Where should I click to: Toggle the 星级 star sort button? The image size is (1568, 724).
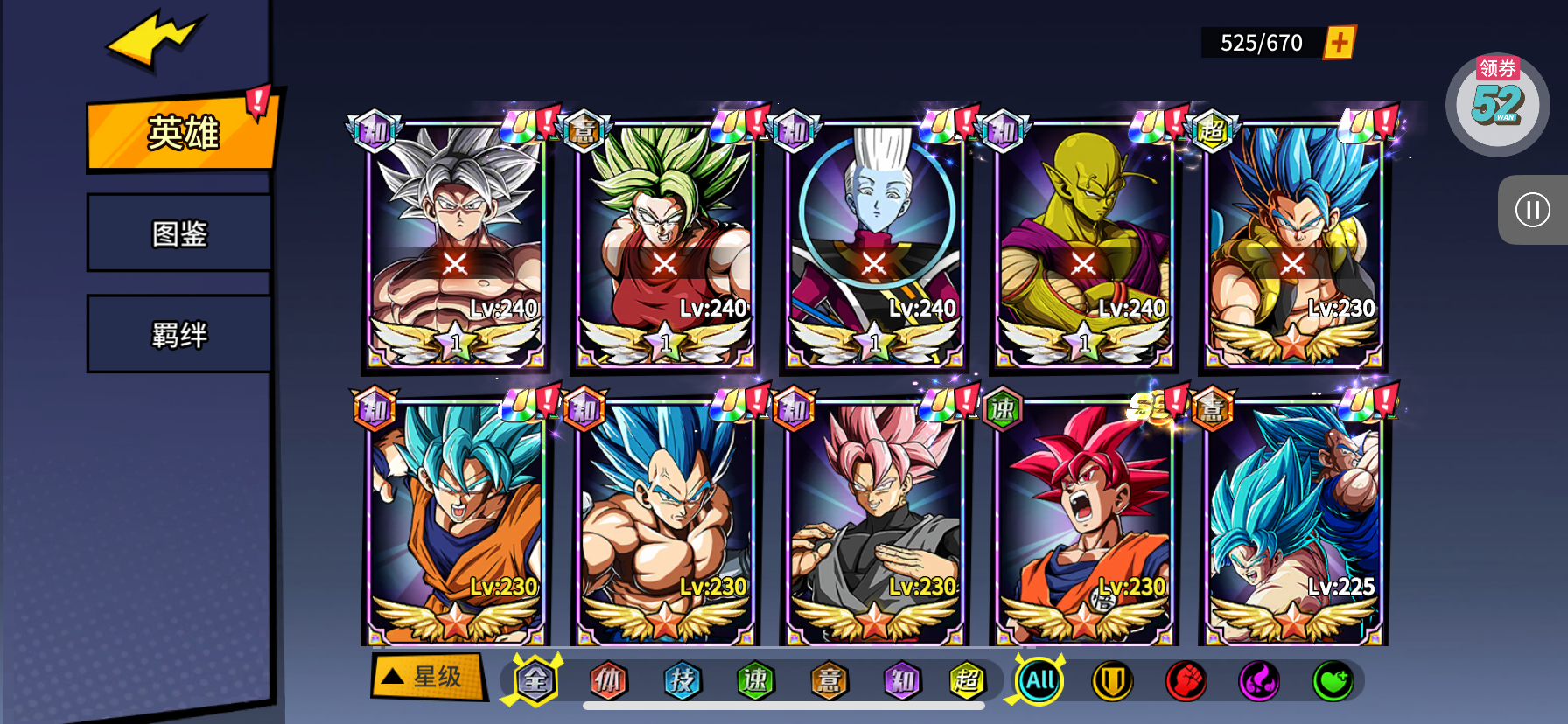tap(427, 676)
